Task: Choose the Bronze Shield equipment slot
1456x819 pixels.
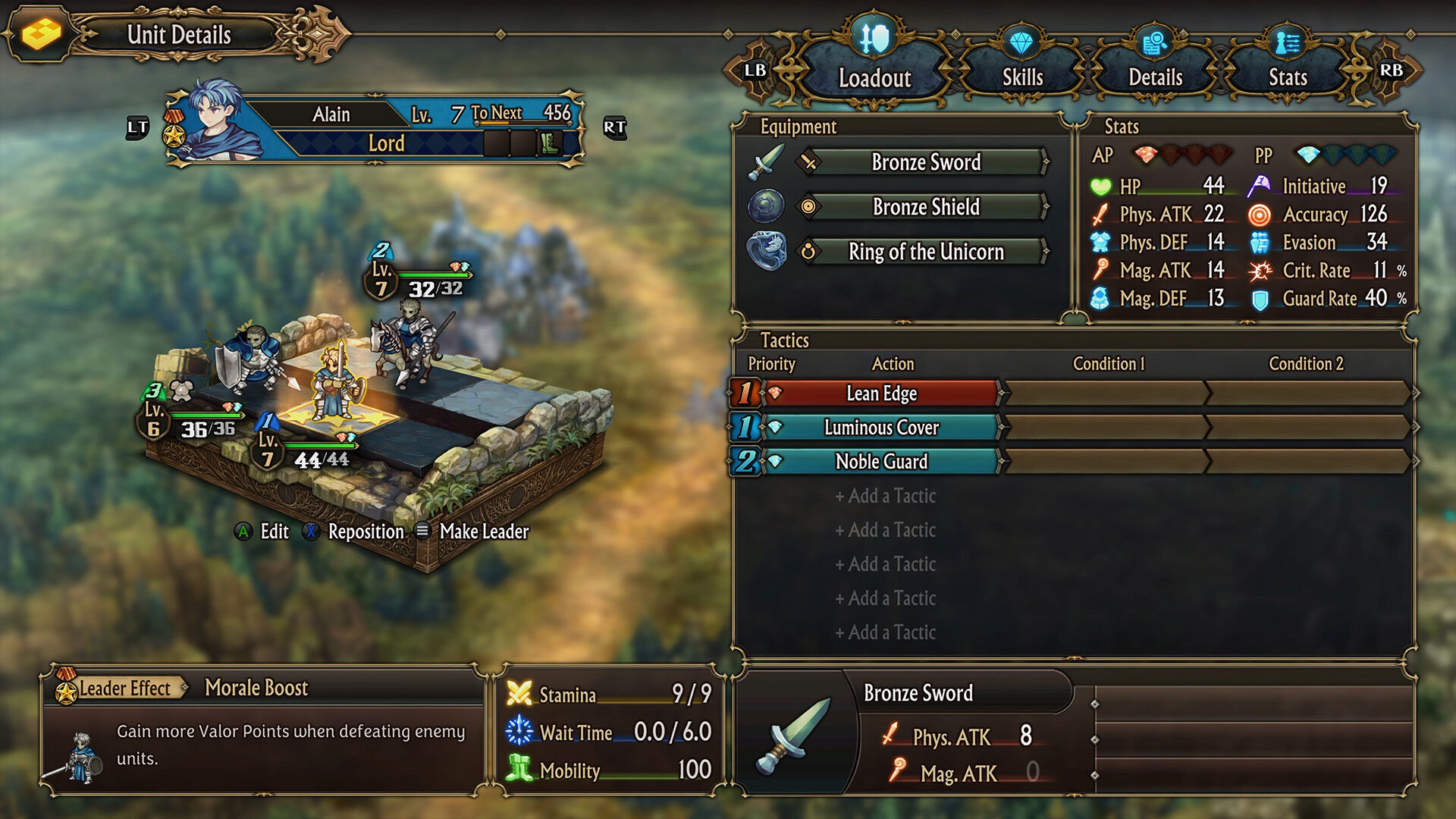Action: 925,207
